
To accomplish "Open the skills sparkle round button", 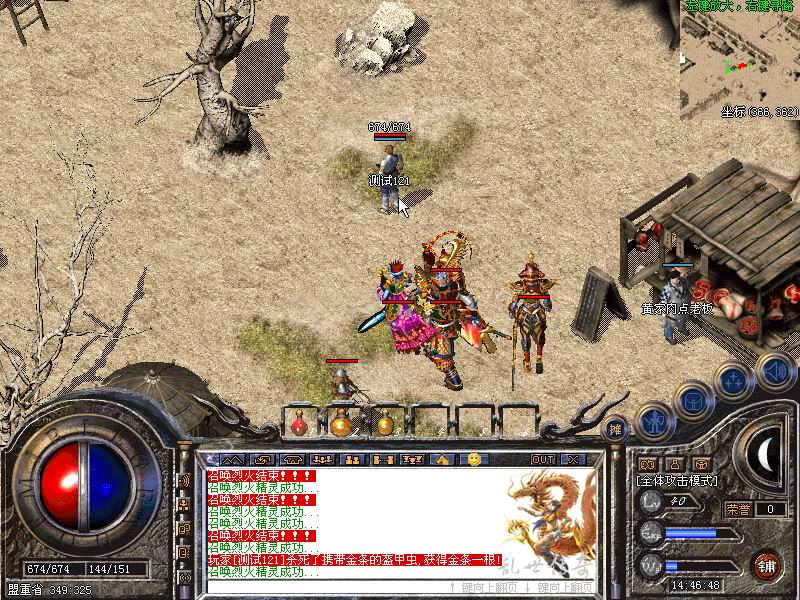I will [x=733, y=380].
